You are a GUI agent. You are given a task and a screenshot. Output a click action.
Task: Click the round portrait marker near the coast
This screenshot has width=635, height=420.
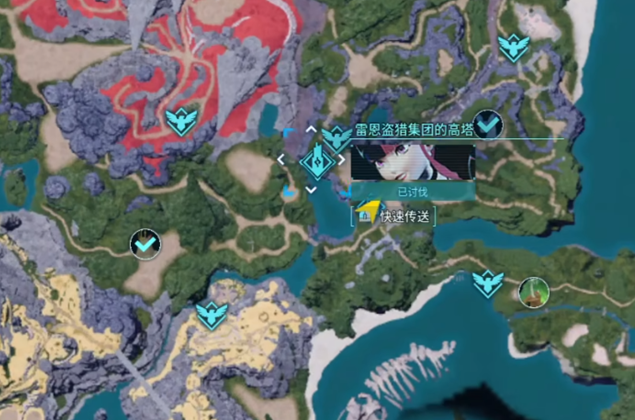point(534,291)
